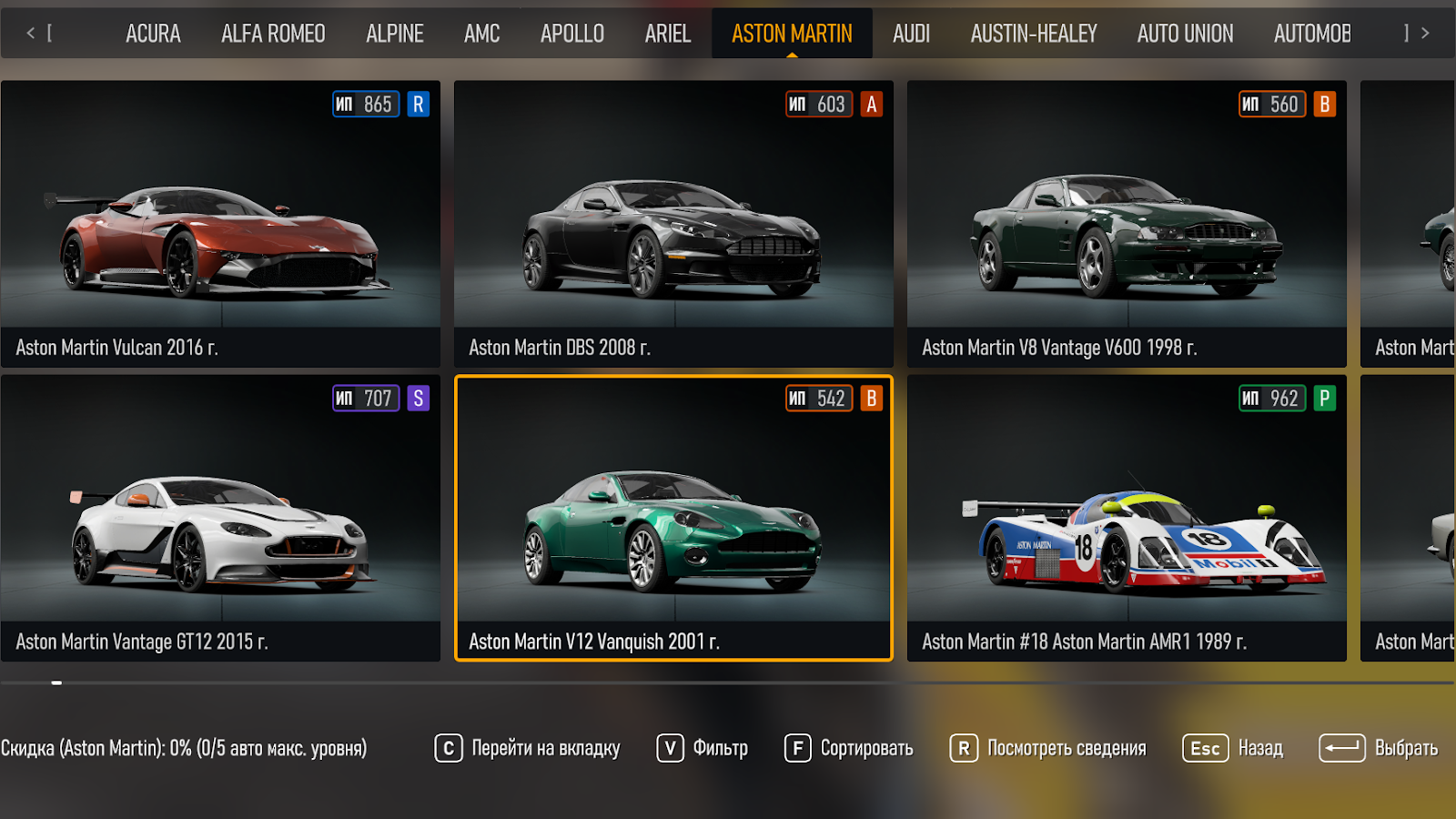Pick the #18 Aston Martin AMR1 1989
This screenshot has height=819, width=1456.
1127,518
